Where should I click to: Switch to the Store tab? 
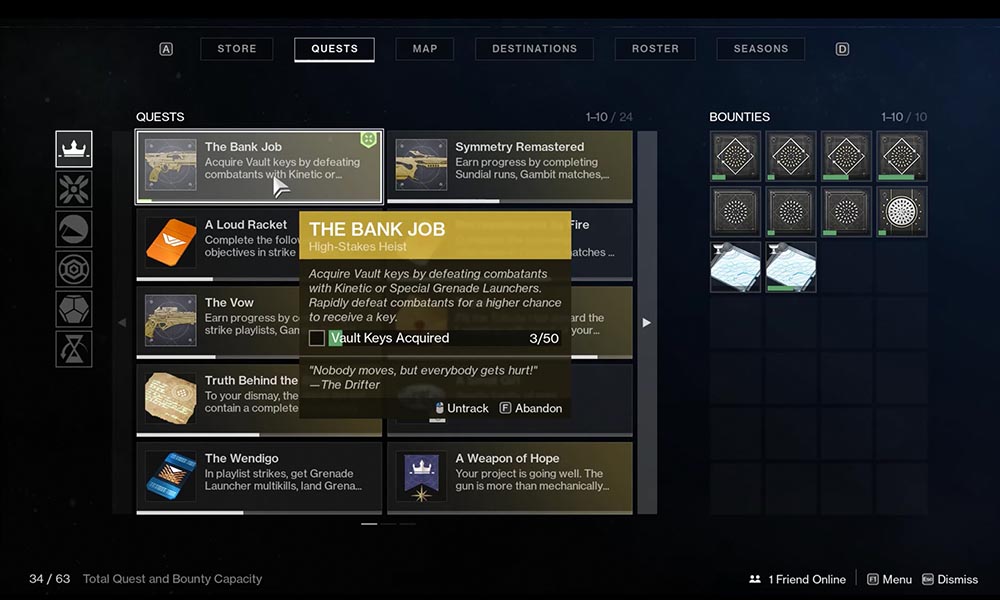tap(237, 49)
